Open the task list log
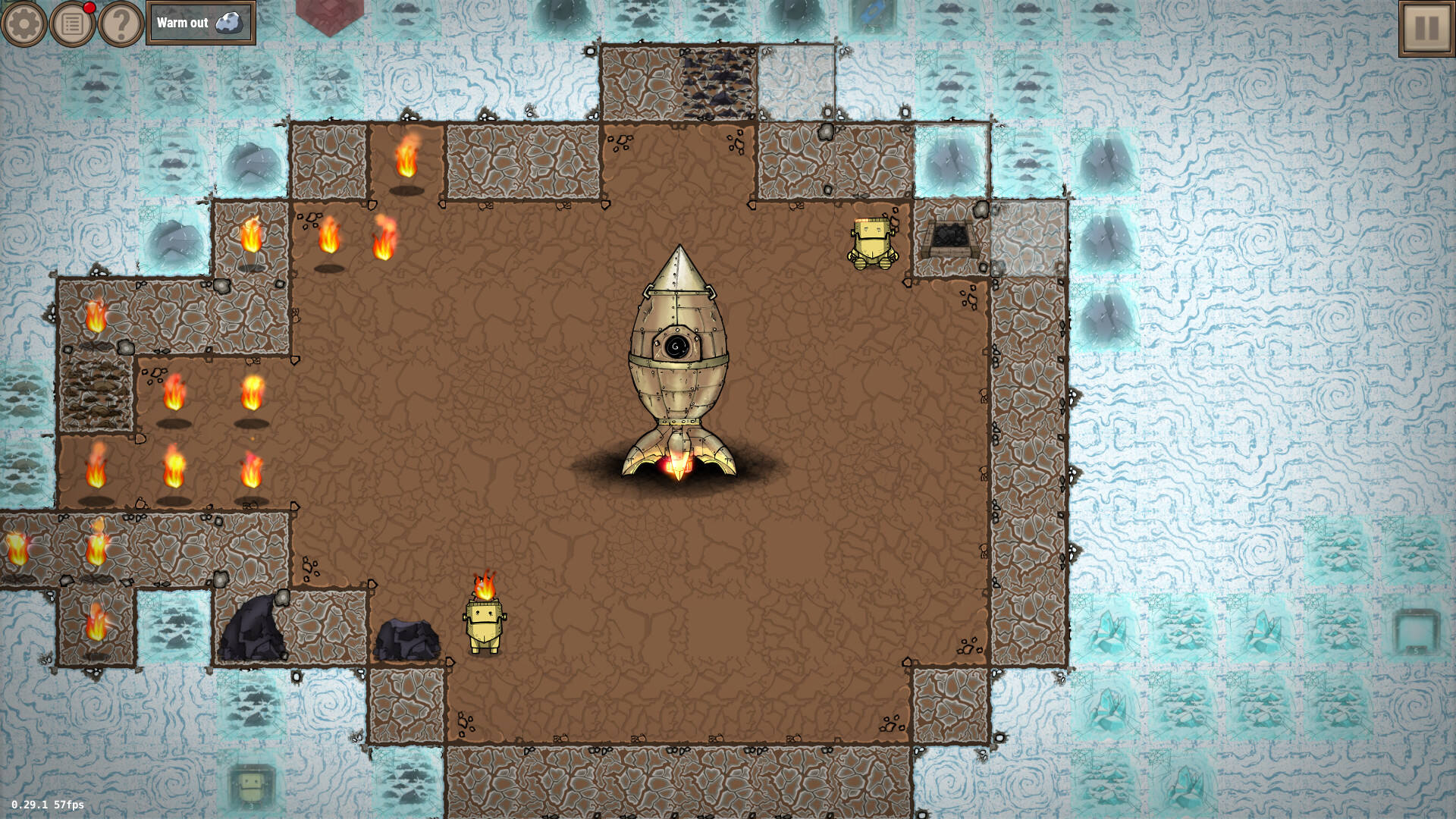The image size is (1456, 819). point(73,24)
